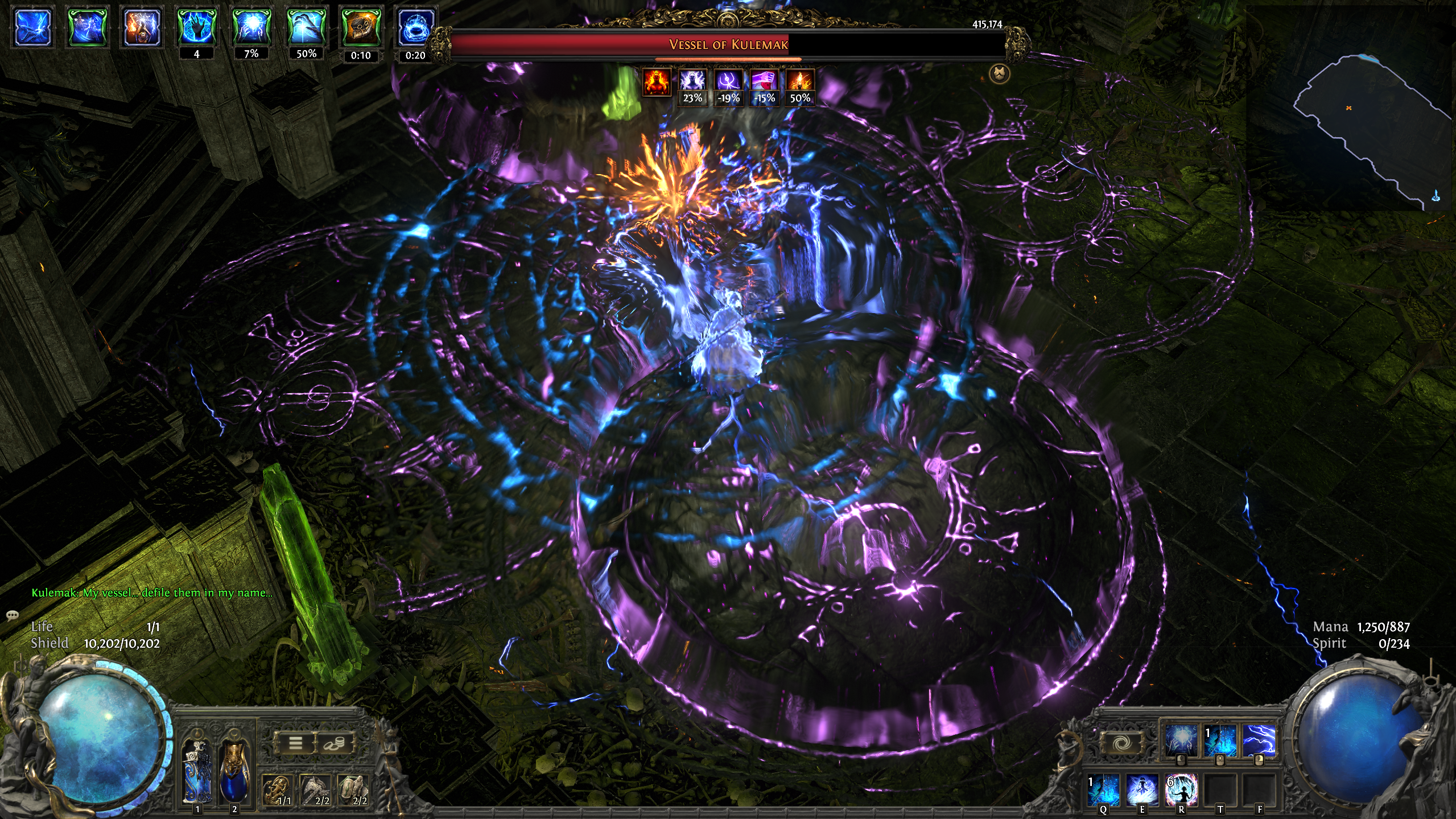The width and height of the screenshot is (1456, 819).
Task: Inspect the boss's 50% fire debuff icon
Action: [x=800, y=80]
